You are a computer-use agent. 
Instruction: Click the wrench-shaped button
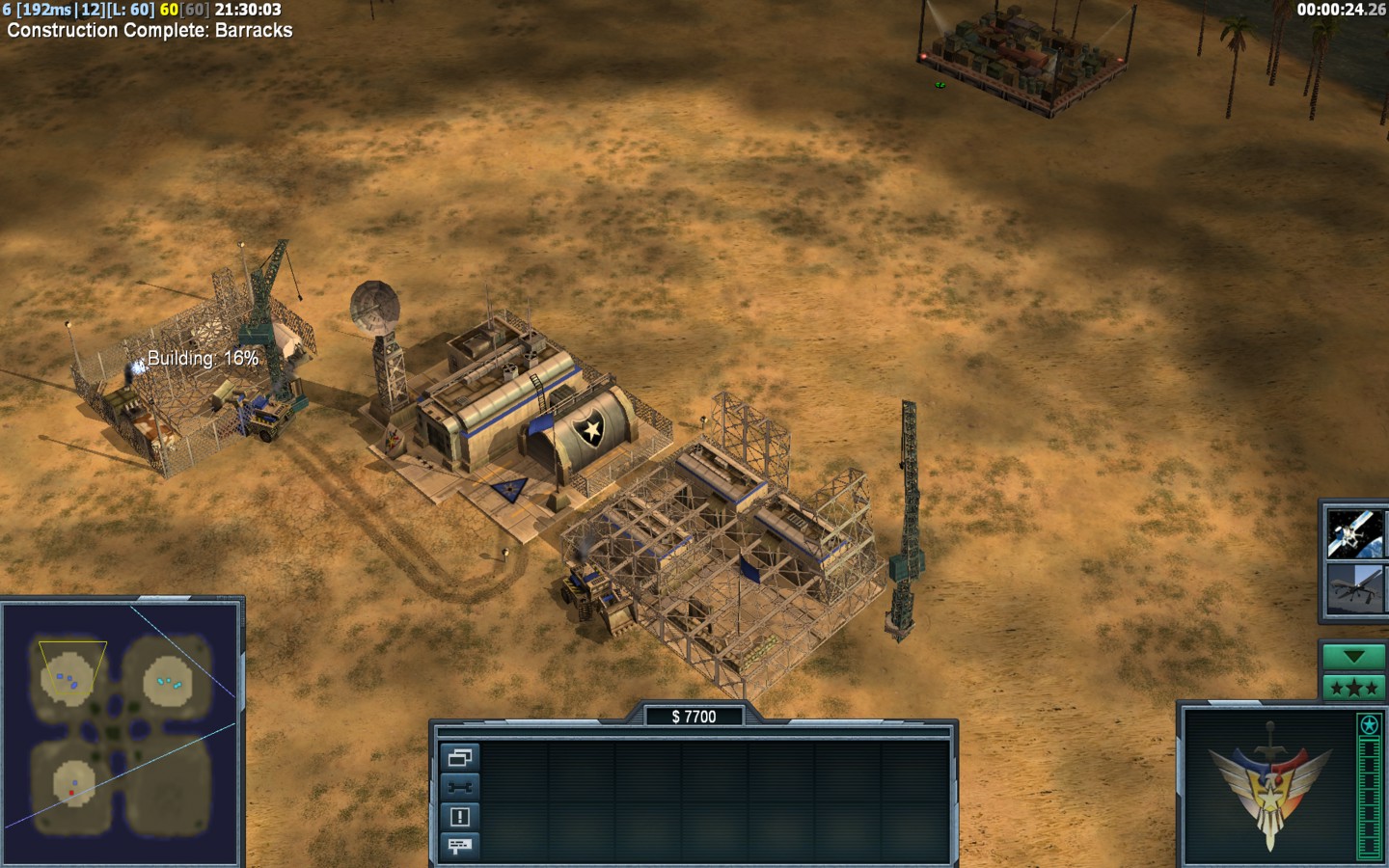click(x=459, y=787)
